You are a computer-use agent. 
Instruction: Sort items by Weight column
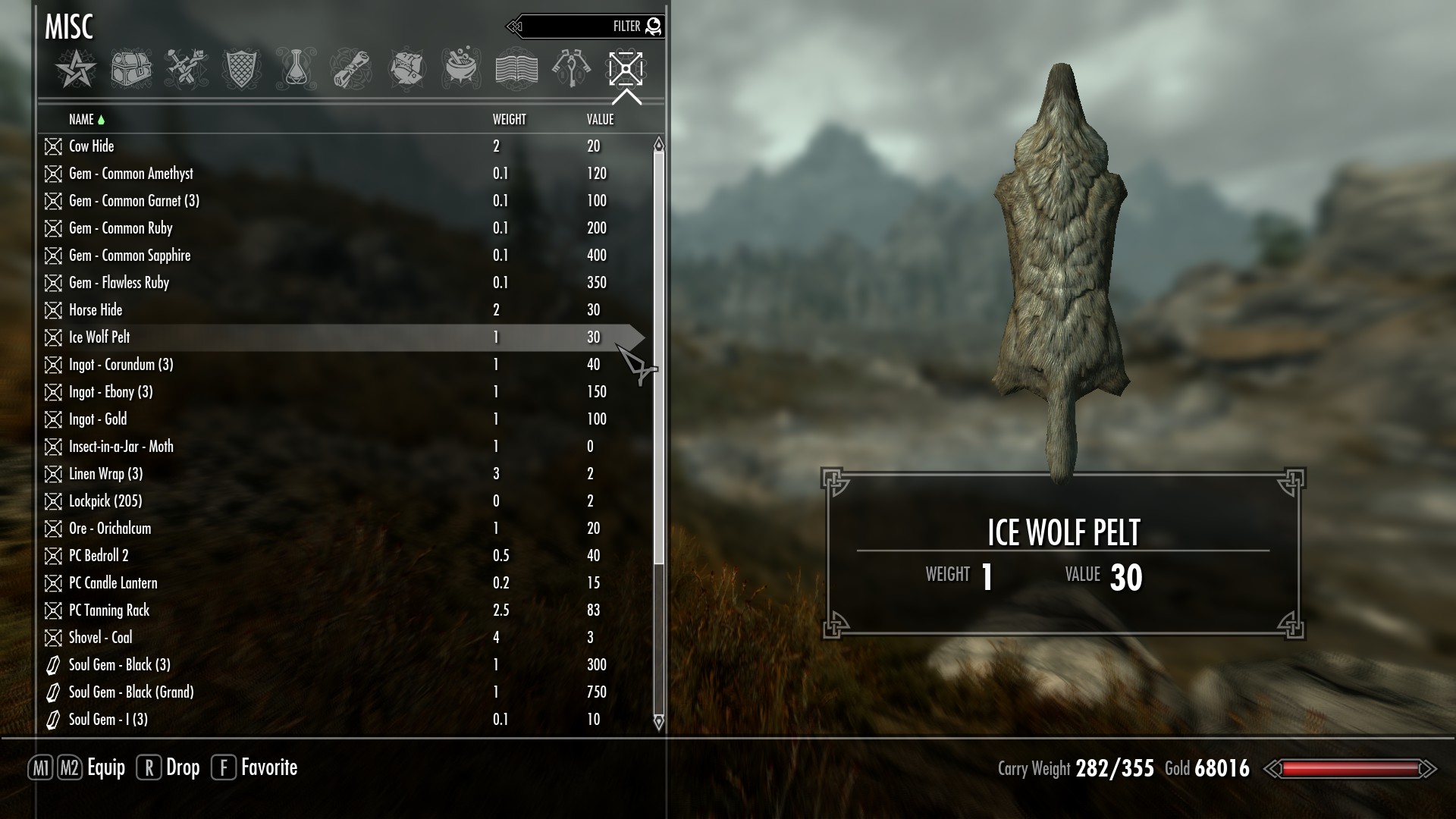click(509, 120)
